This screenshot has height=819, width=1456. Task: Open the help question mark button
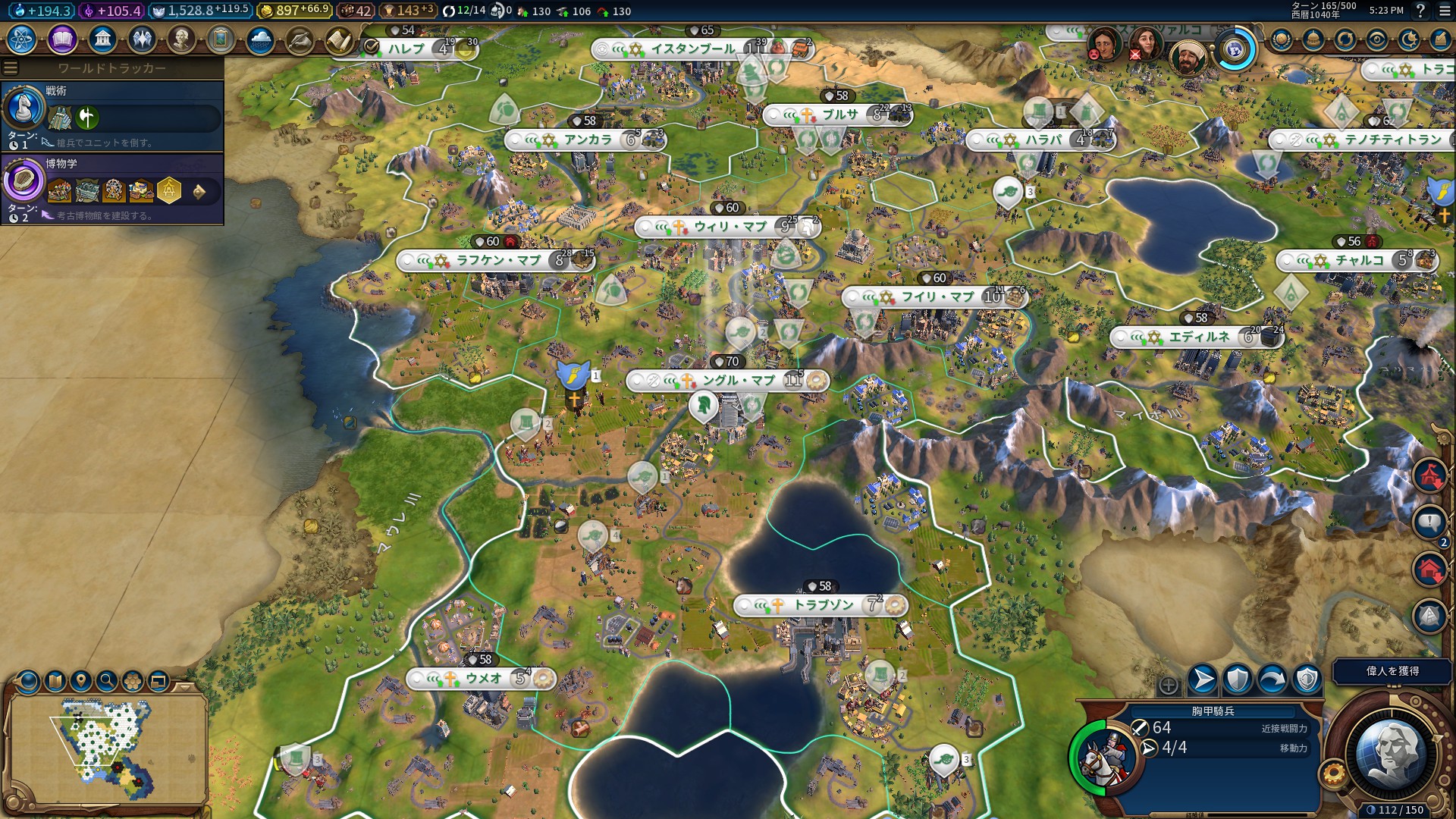coord(1420,11)
